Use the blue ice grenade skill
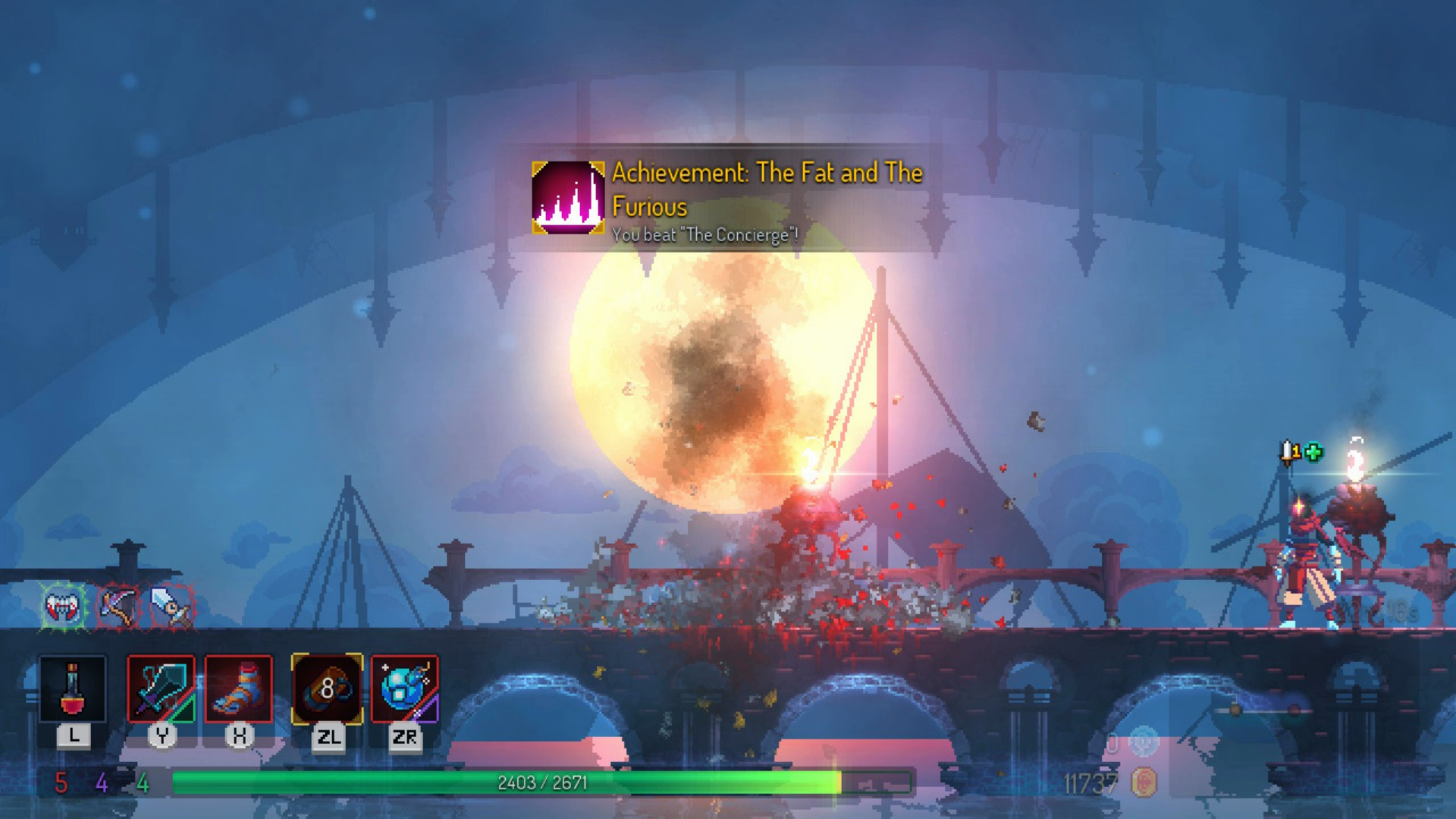The width and height of the screenshot is (1456, 819). point(405,689)
